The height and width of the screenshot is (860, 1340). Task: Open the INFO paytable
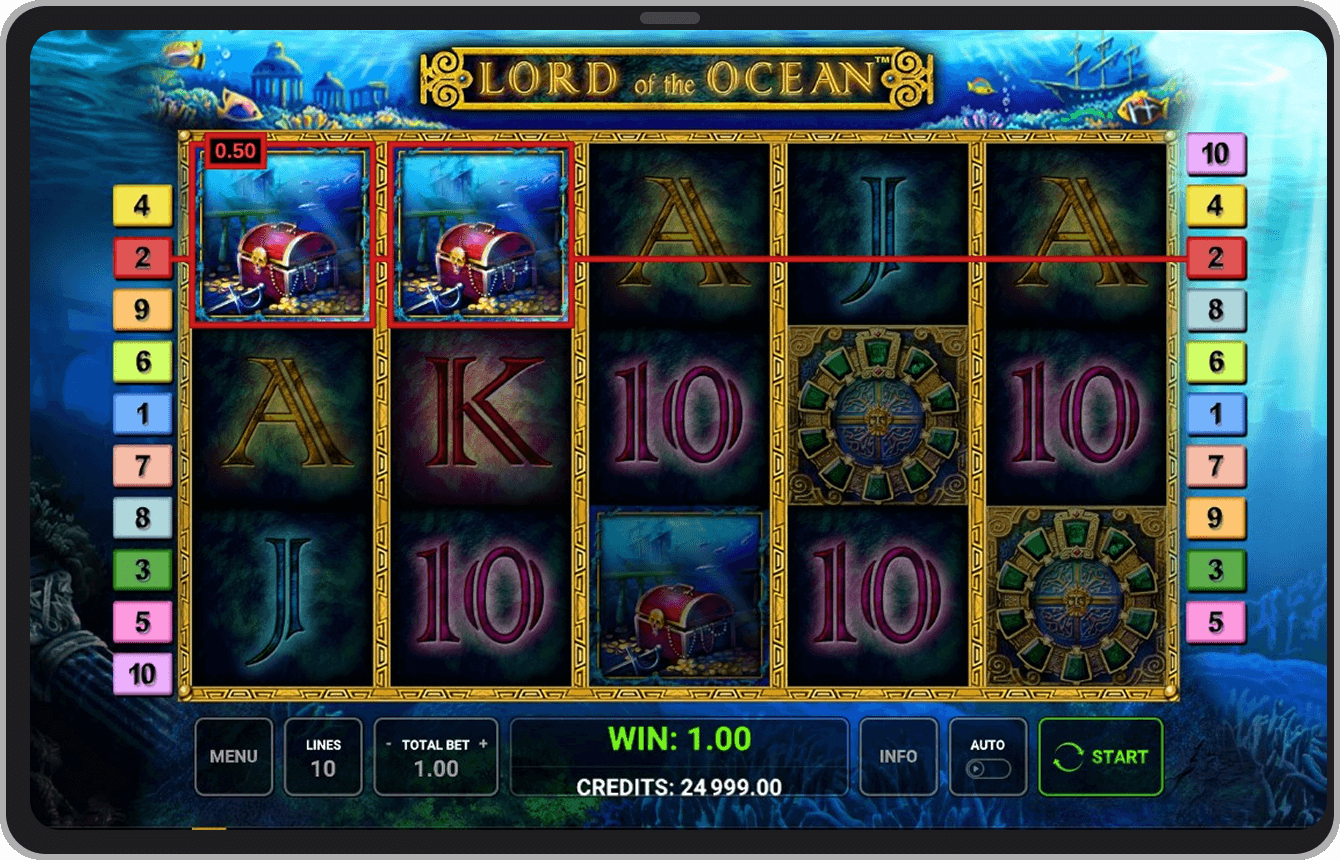click(899, 757)
